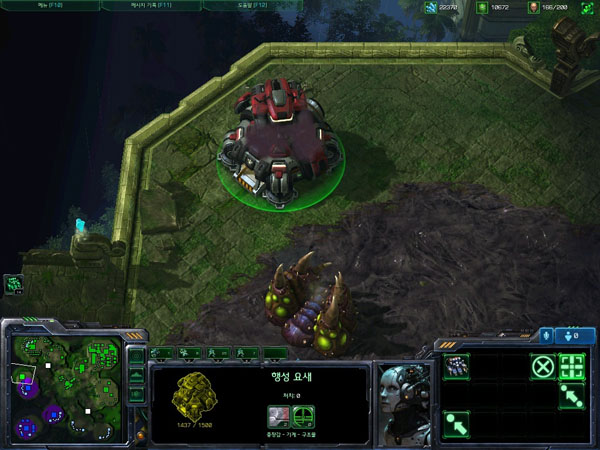
Task: Click the idle worker button
Action: click(15, 284)
